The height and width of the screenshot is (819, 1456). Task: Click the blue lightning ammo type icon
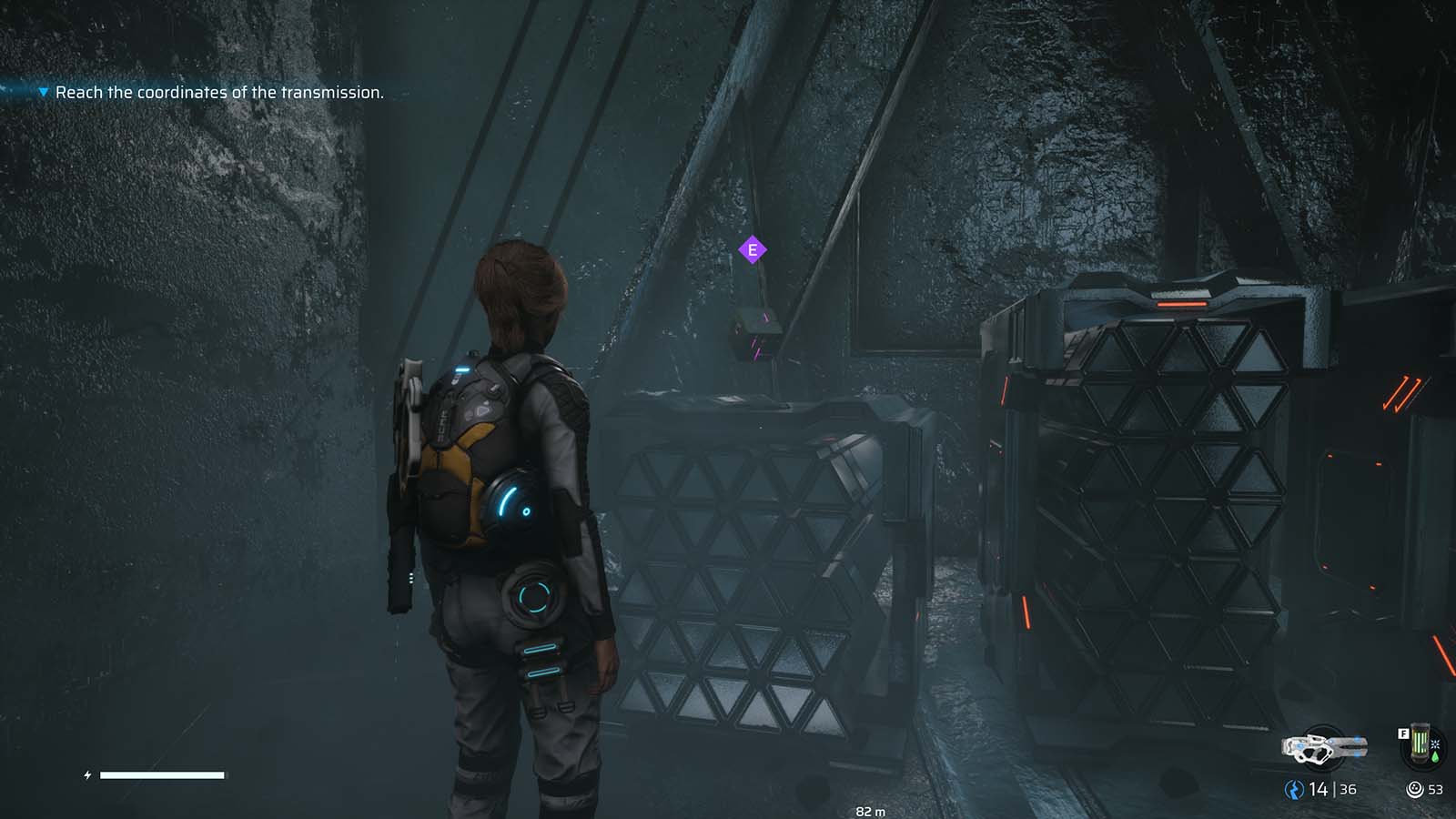(x=1293, y=787)
